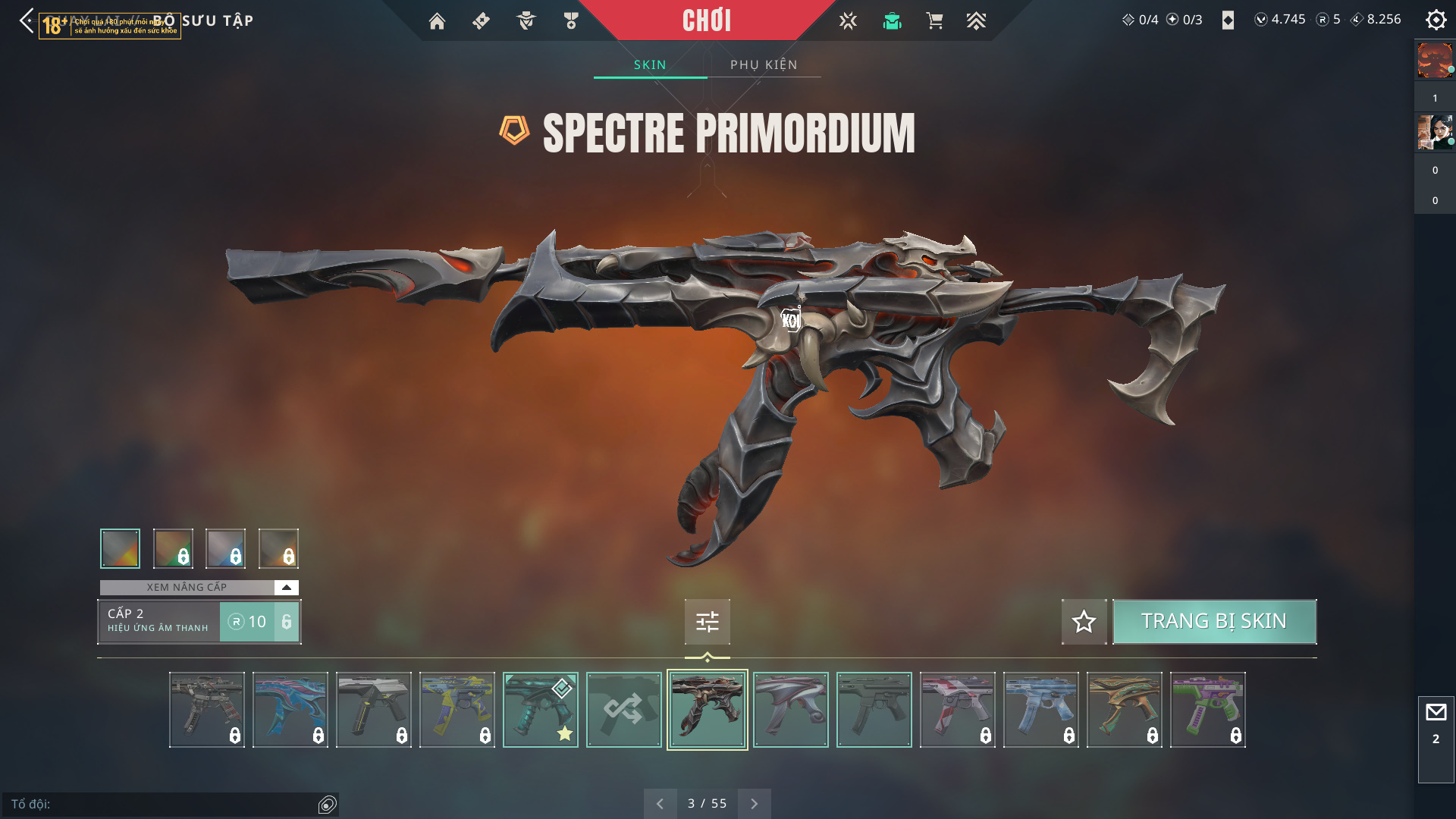Viewport: 1456px width, 819px height.
Task: Go to the previous skin page
Action: coord(660,804)
